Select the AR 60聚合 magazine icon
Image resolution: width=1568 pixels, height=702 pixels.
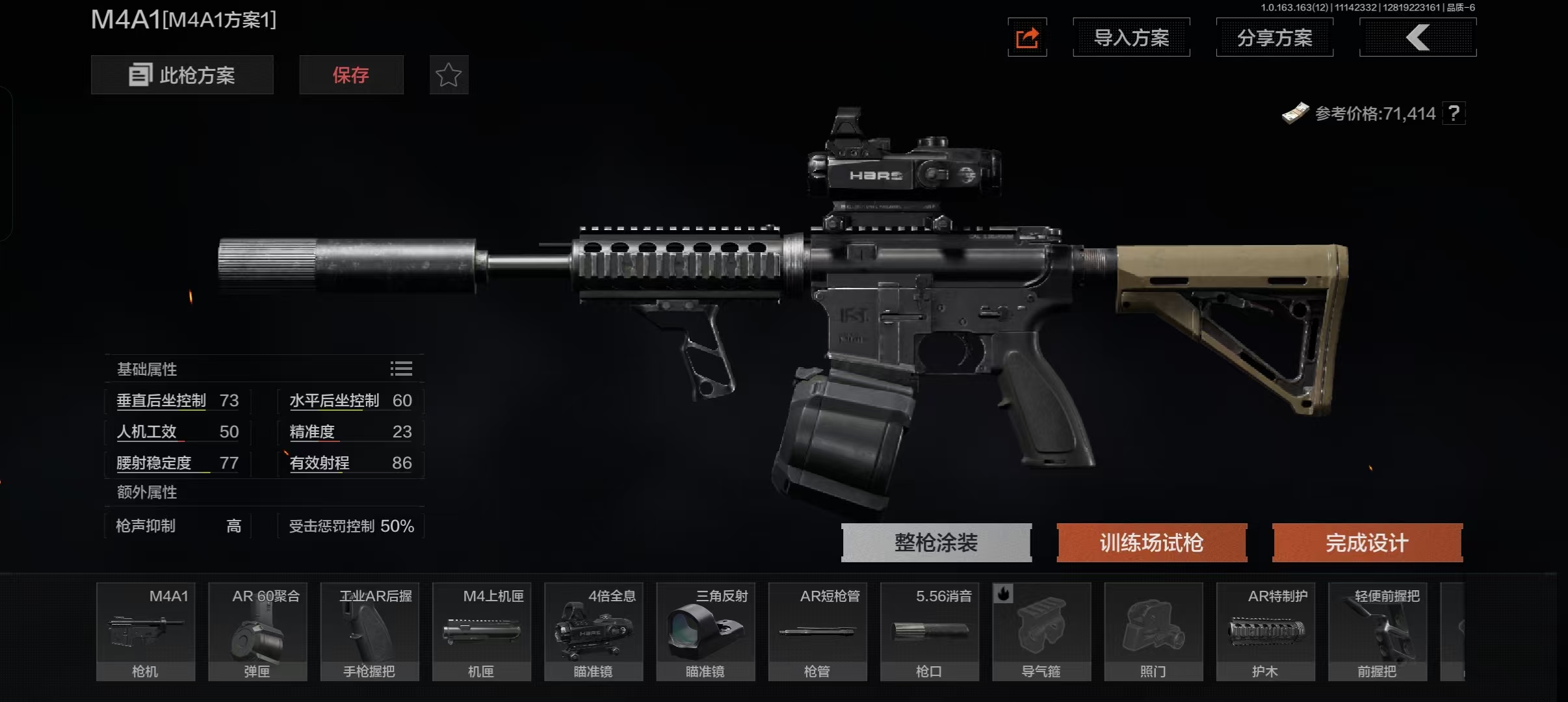click(257, 630)
